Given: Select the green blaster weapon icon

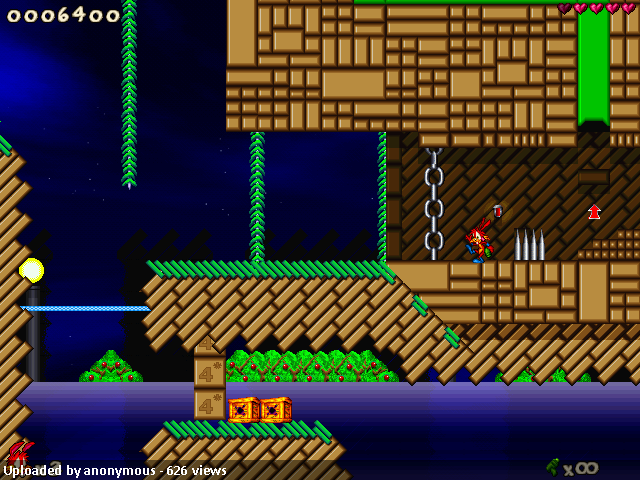Looking at the screenshot, I should coord(552,466).
